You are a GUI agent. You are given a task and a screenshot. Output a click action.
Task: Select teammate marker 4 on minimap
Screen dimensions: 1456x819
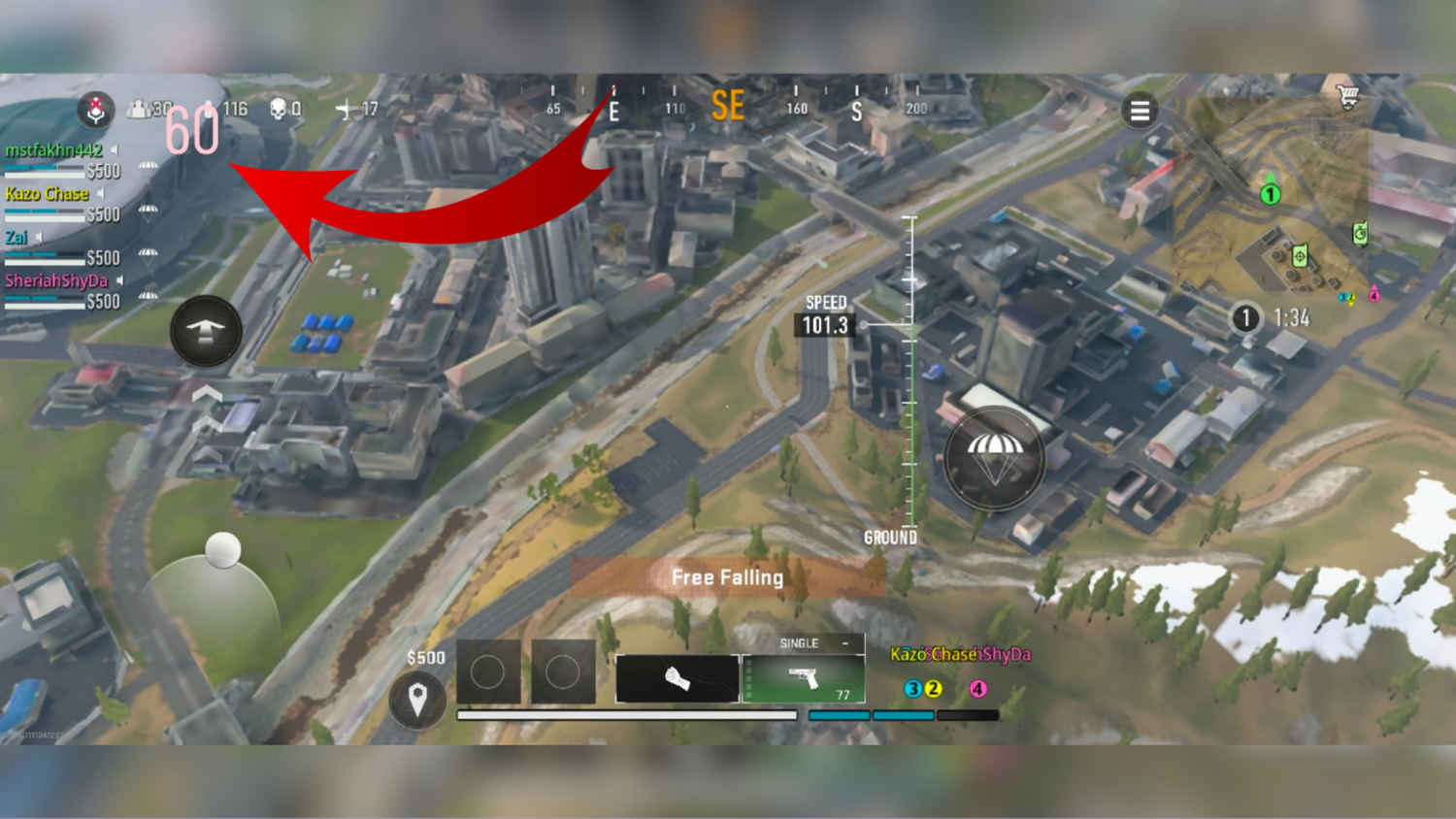[x=1374, y=296]
